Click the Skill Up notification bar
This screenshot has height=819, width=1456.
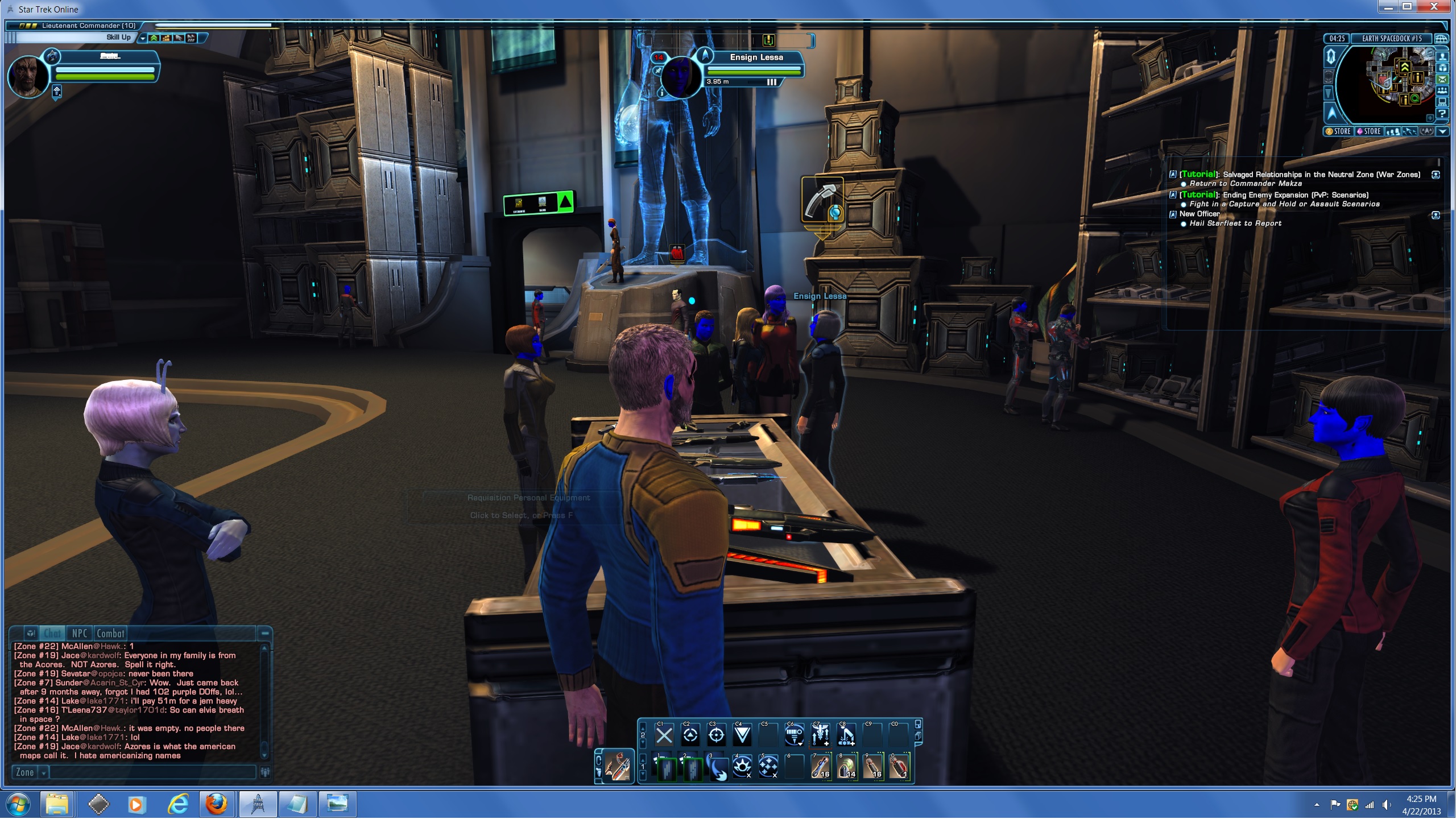tap(74, 38)
